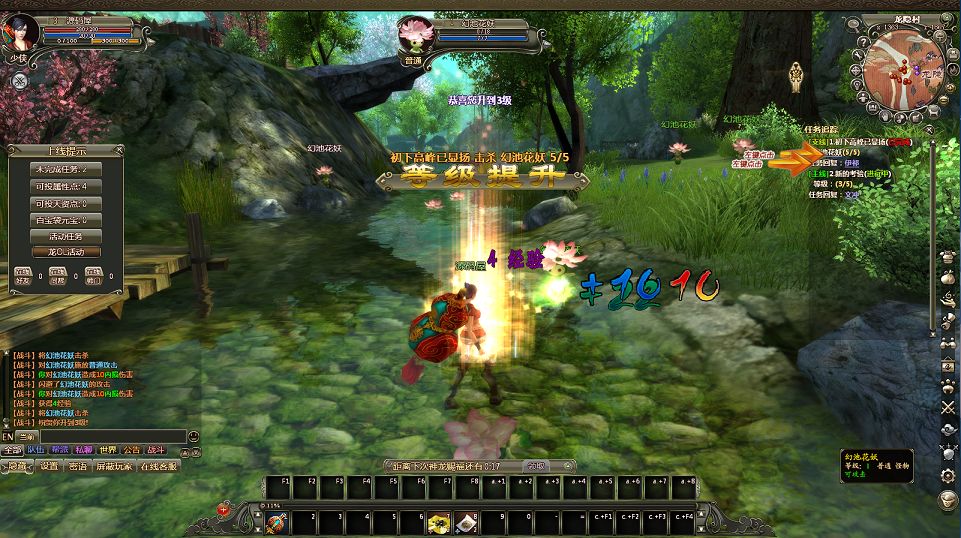
Task: Switch chat to the 队伍 team tab
Action: pos(35,450)
